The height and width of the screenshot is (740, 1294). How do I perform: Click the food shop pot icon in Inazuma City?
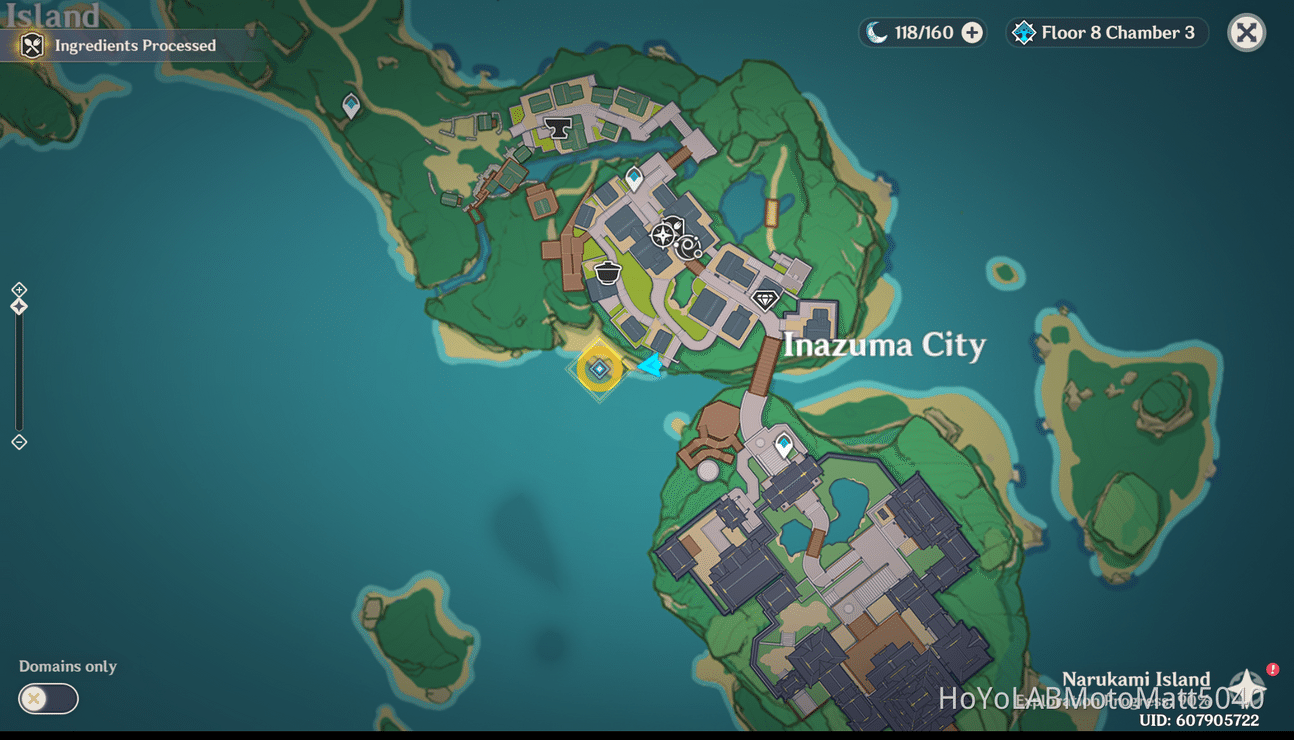607,272
